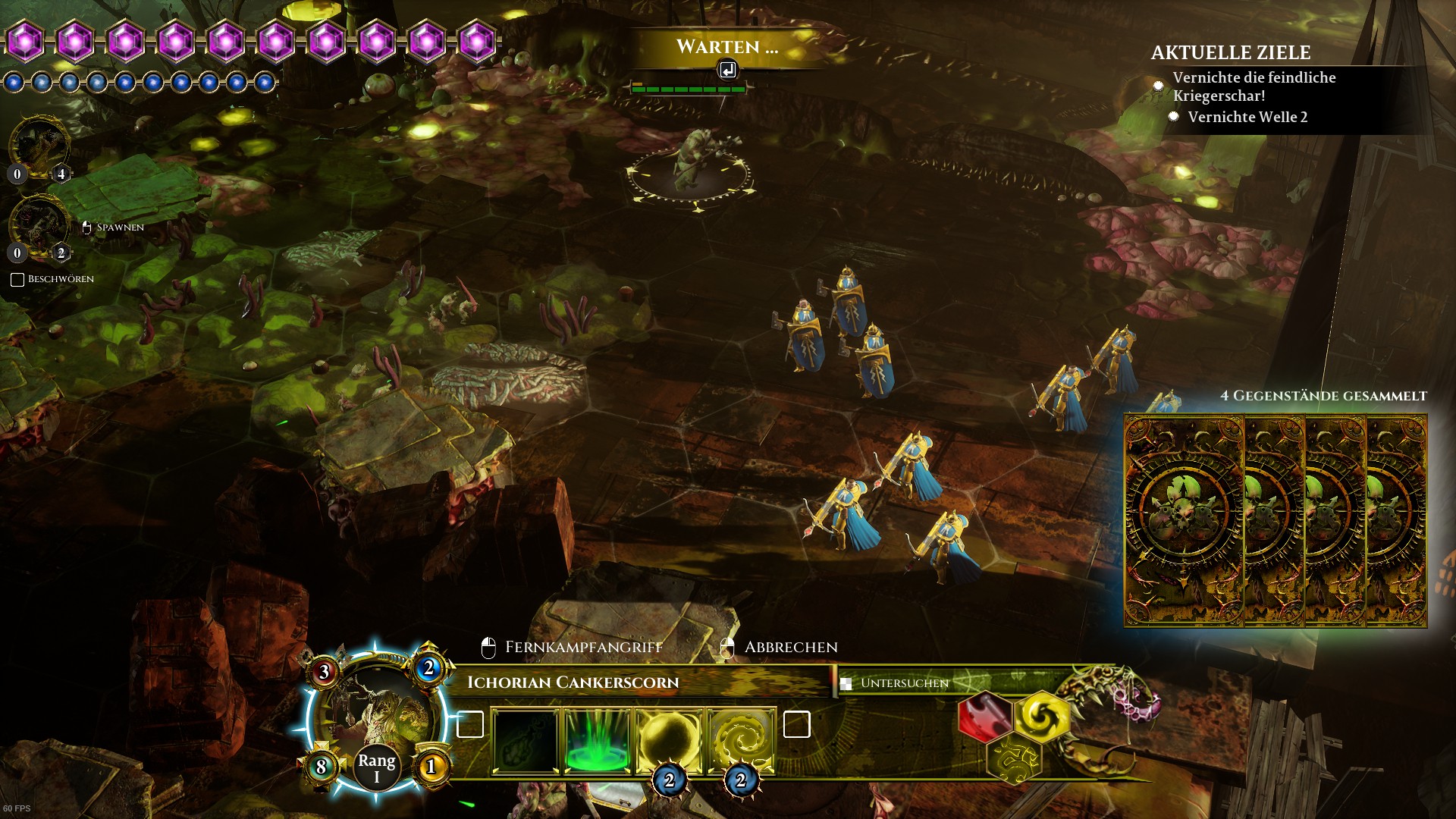Use the yellow orb ability
Viewport: 1456px width, 819px height.
tap(668, 740)
